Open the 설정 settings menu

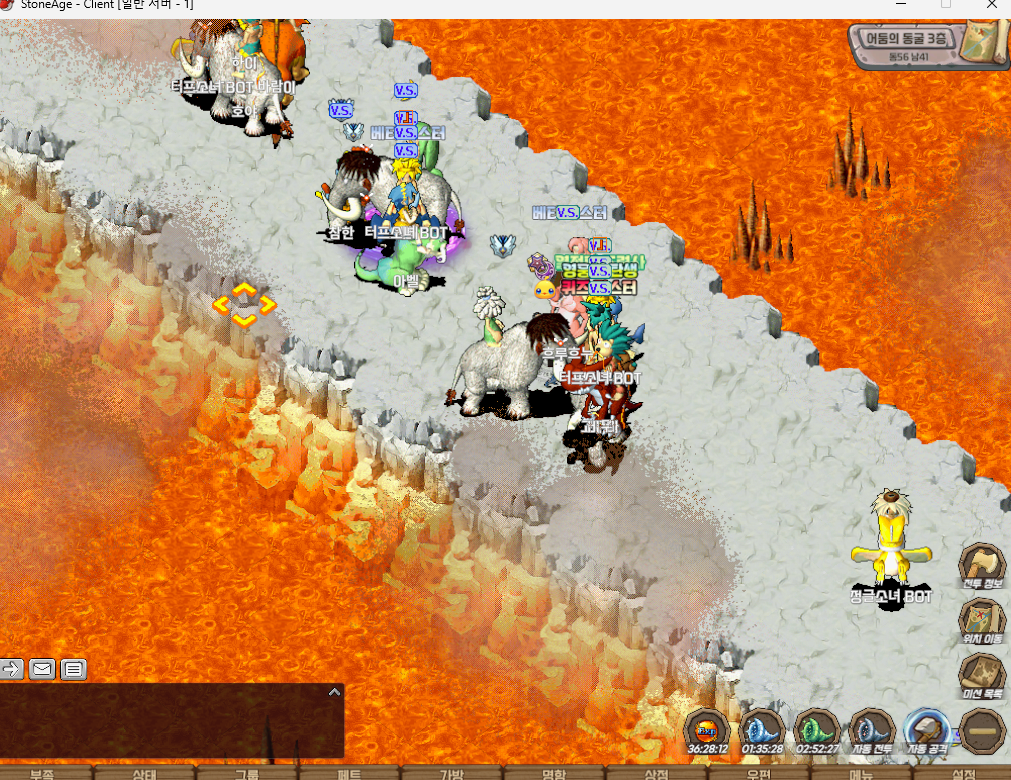[963, 773]
